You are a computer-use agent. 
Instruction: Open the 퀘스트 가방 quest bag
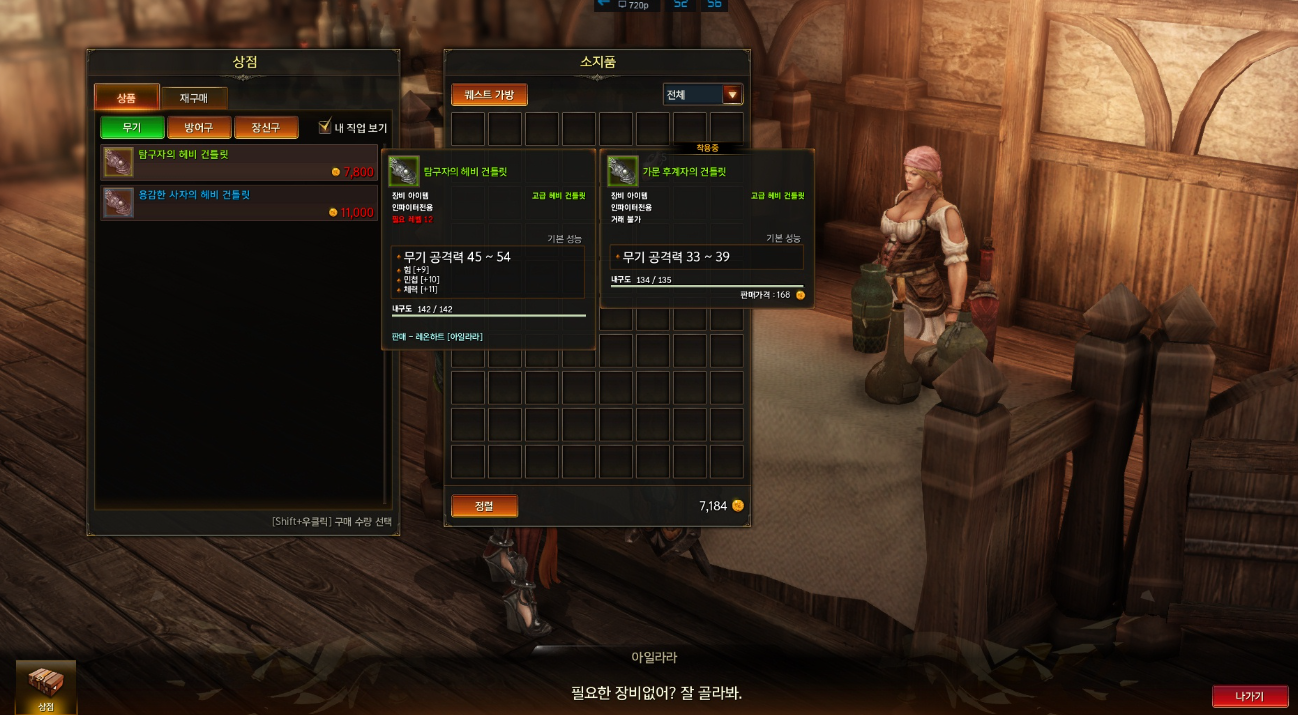tap(489, 95)
